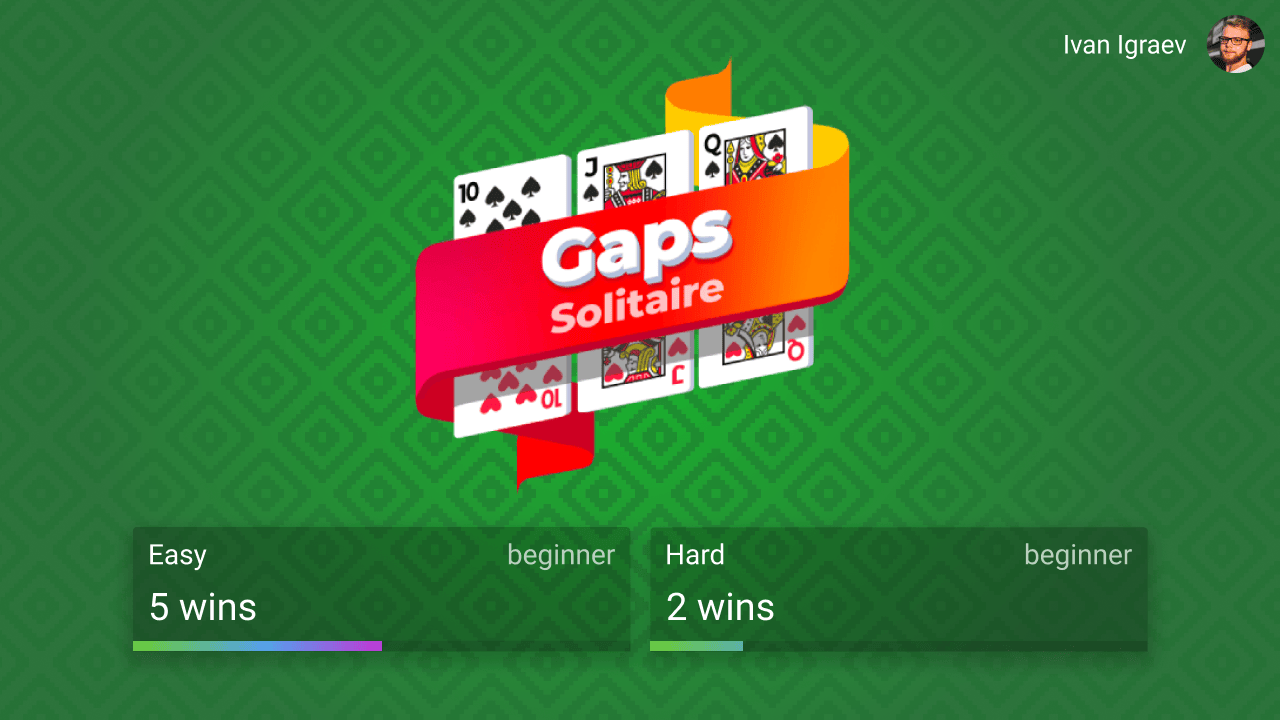1280x720 pixels.
Task: Click the Ivan Igraev username text
Action: click(x=1125, y=44)
